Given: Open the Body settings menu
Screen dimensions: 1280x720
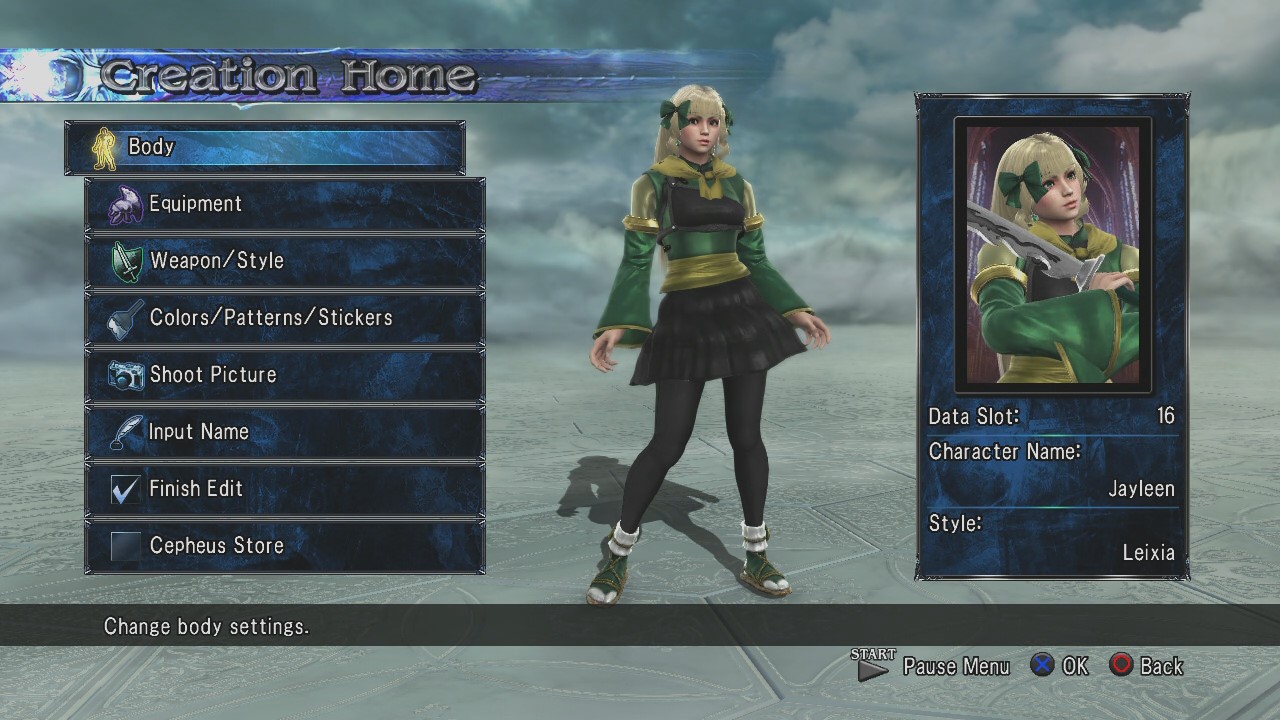Looking at the screenshot, I should [264, 148].
